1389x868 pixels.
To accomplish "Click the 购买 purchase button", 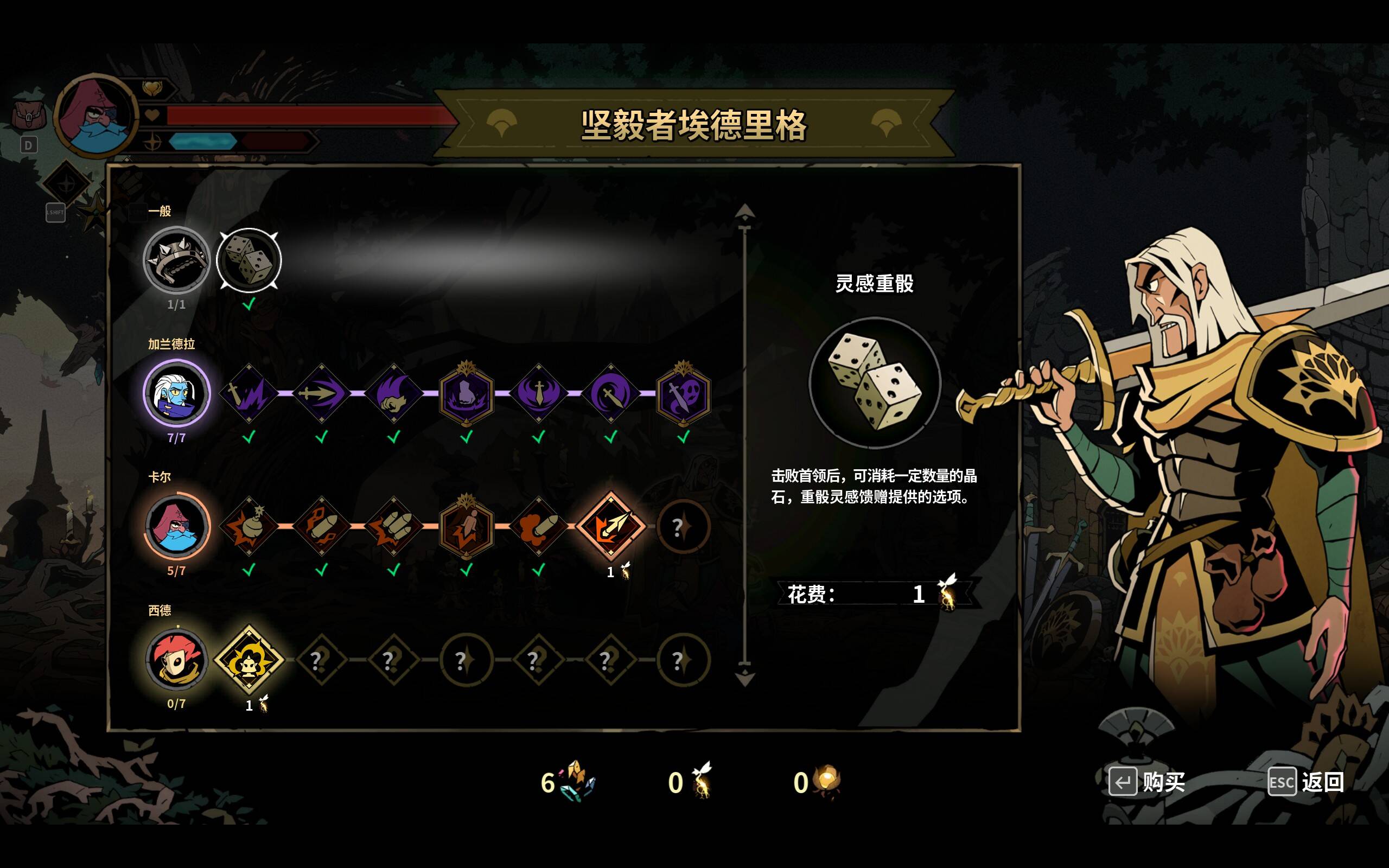I will point(1148,782).
